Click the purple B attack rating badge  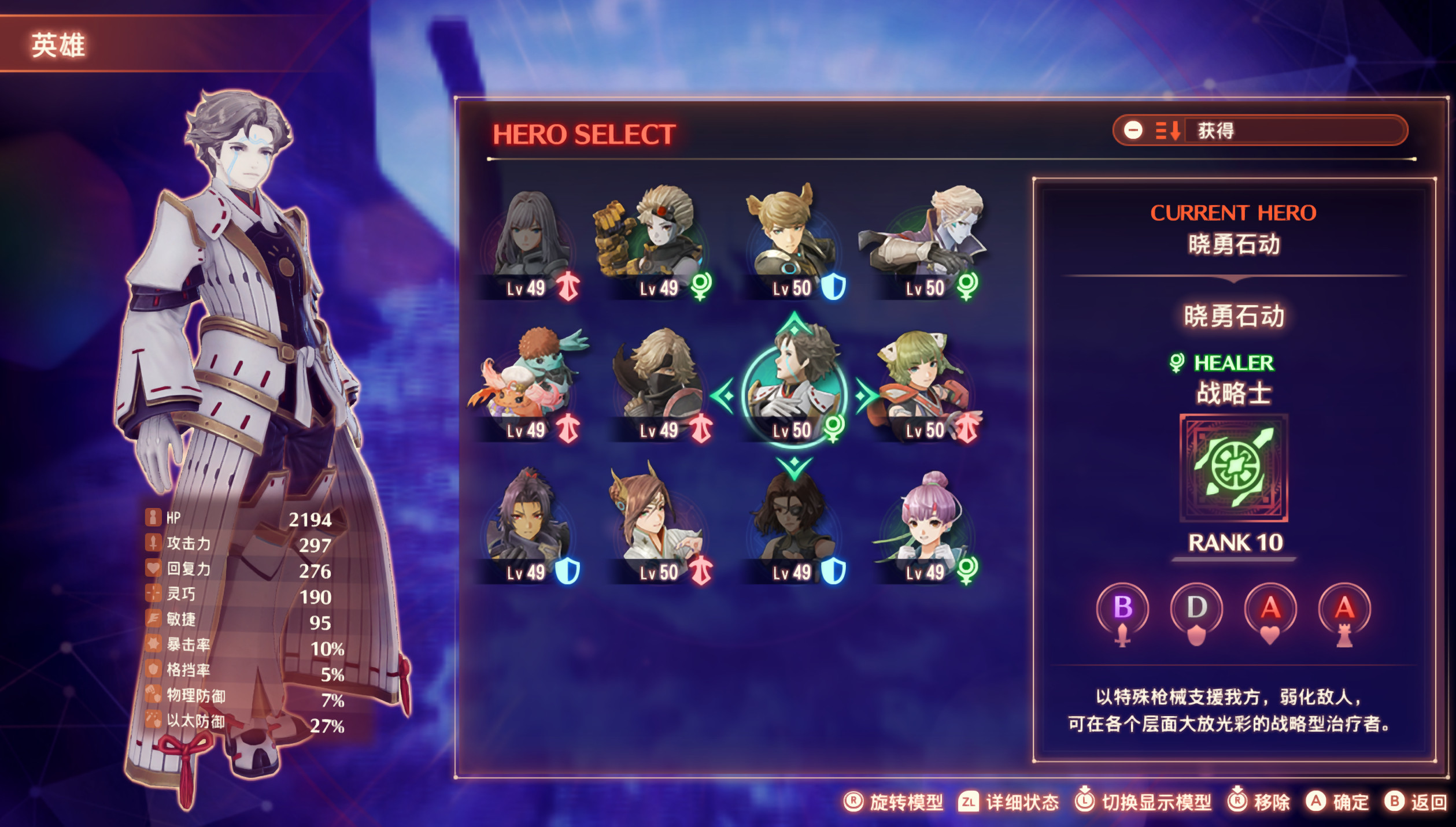coord(1122,608)
